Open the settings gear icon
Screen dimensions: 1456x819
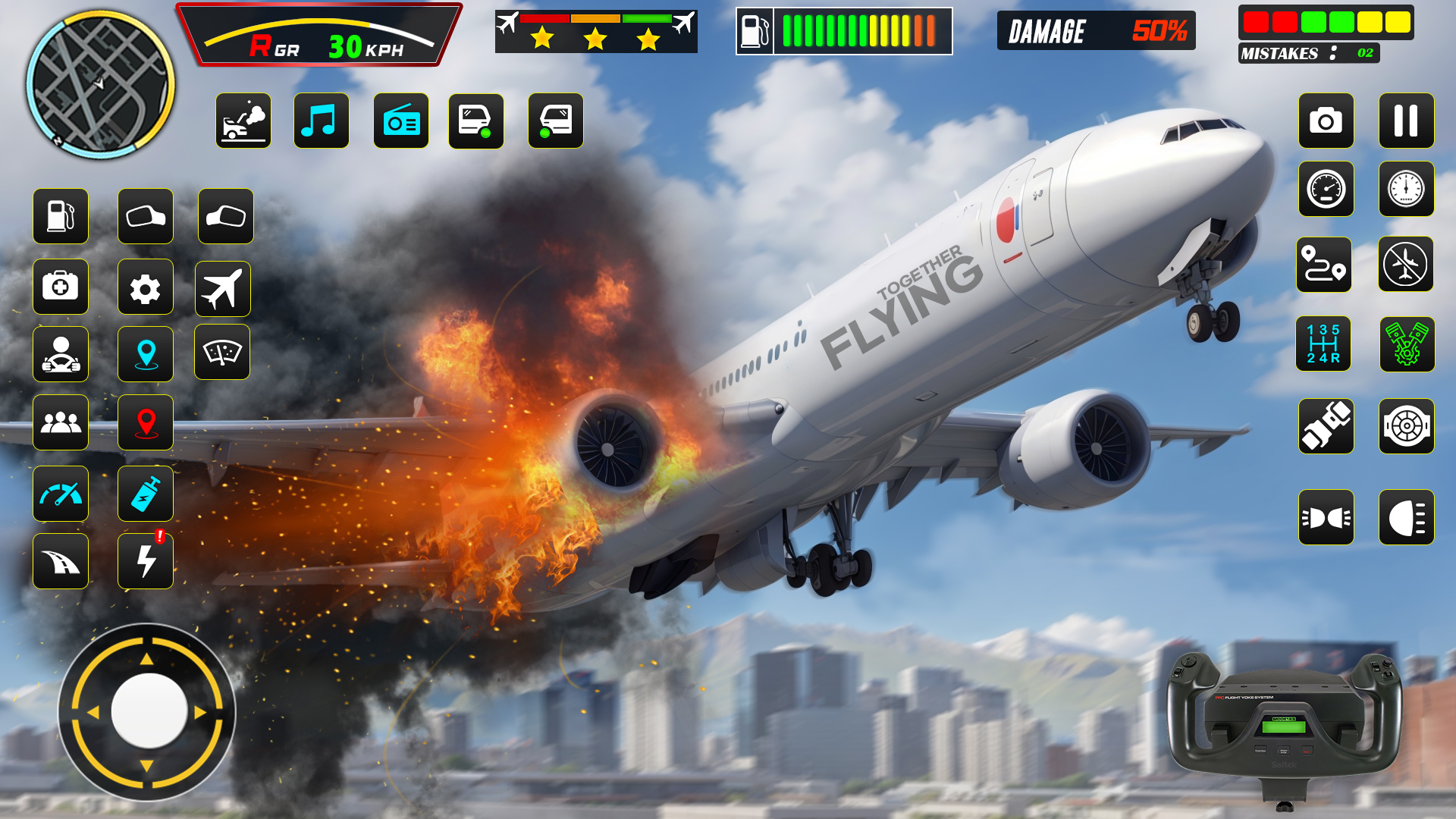point(146,287)
